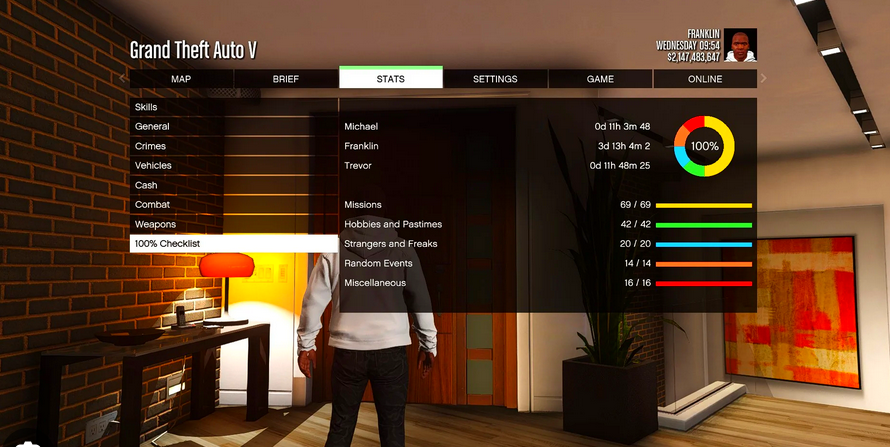
Task: Open the BRIEF tab
Action: pyautogui.click(x=286, y=79)
